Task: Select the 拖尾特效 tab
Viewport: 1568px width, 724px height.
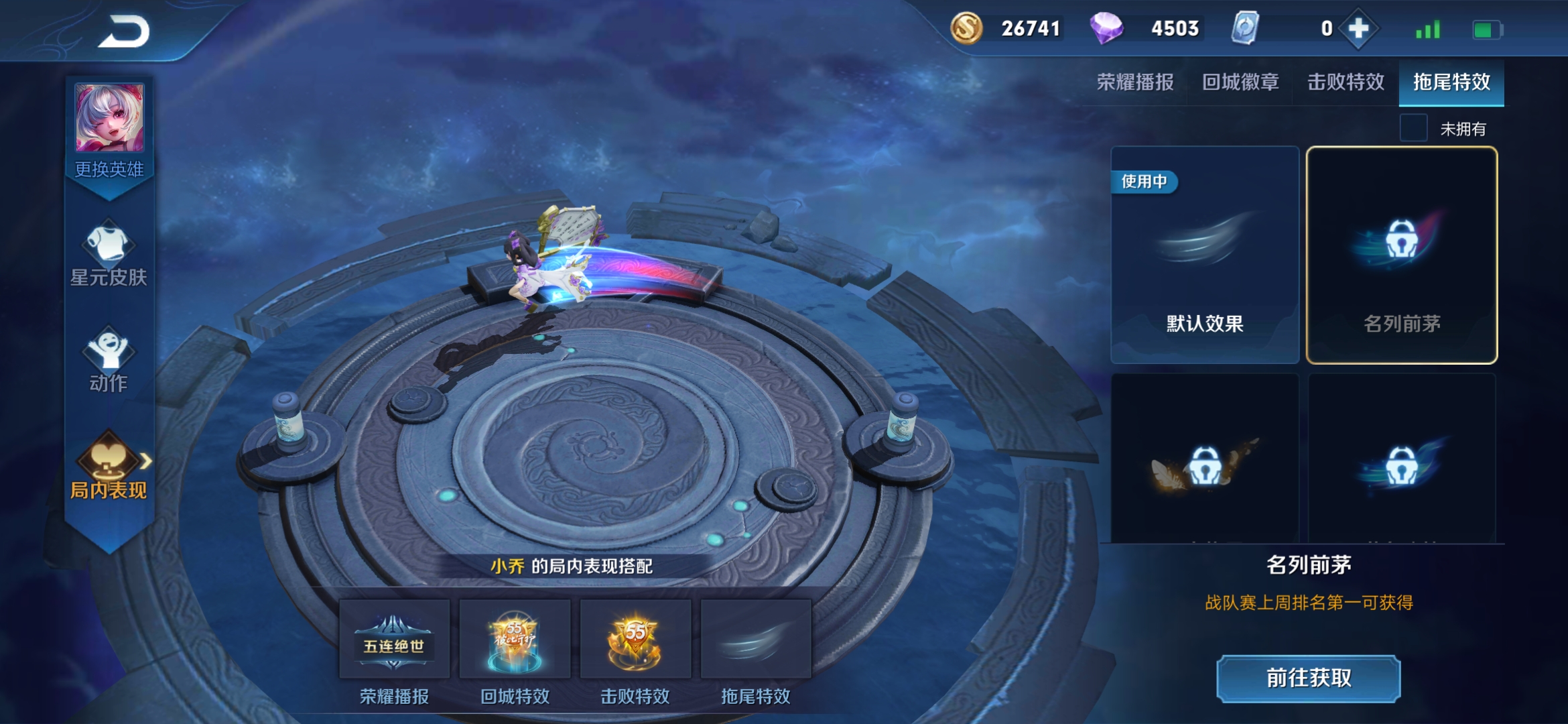Action: click(x=1451, y=82)
